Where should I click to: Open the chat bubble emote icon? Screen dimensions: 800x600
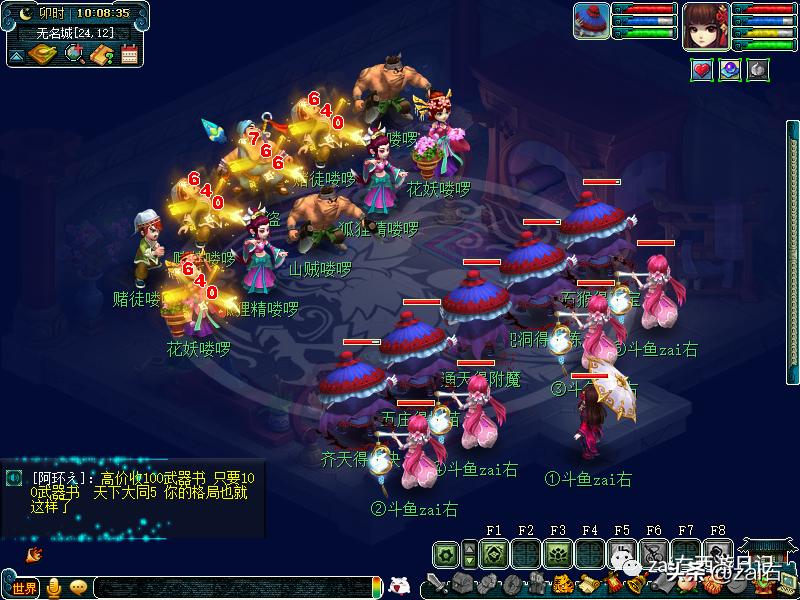pyautogui.click(x=78, y=588)
